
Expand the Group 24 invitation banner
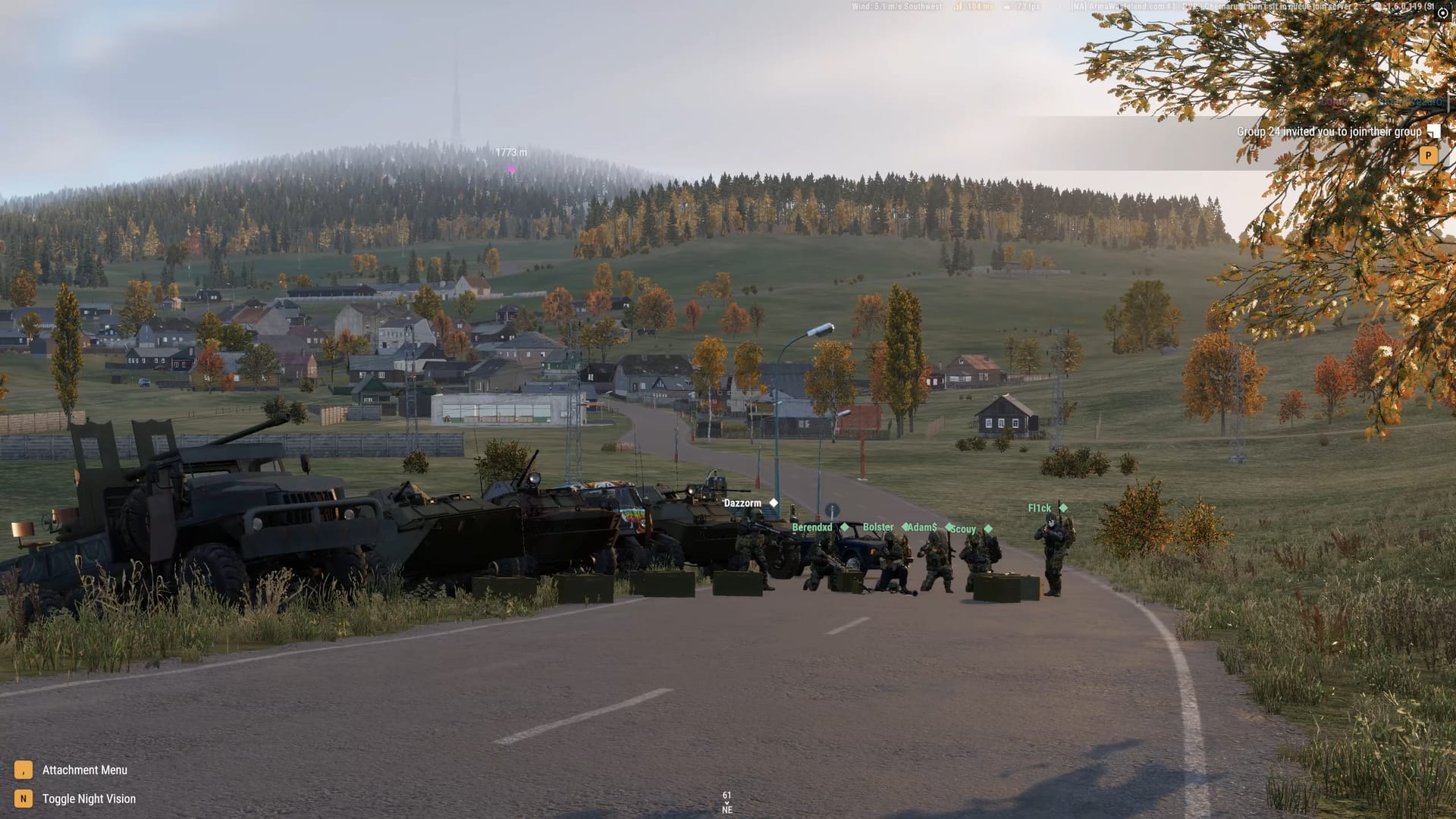point(1329,131)
